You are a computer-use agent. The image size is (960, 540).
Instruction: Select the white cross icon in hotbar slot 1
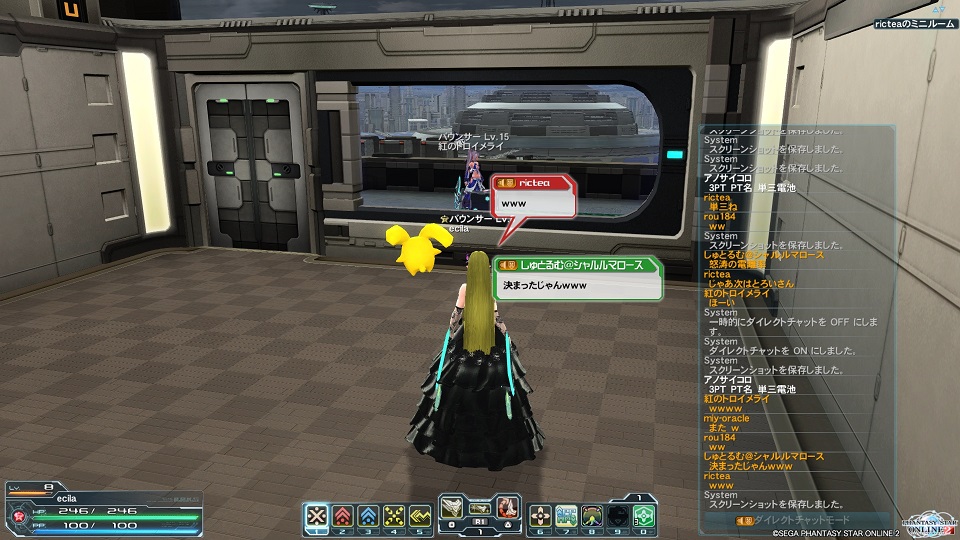[317, 515]
